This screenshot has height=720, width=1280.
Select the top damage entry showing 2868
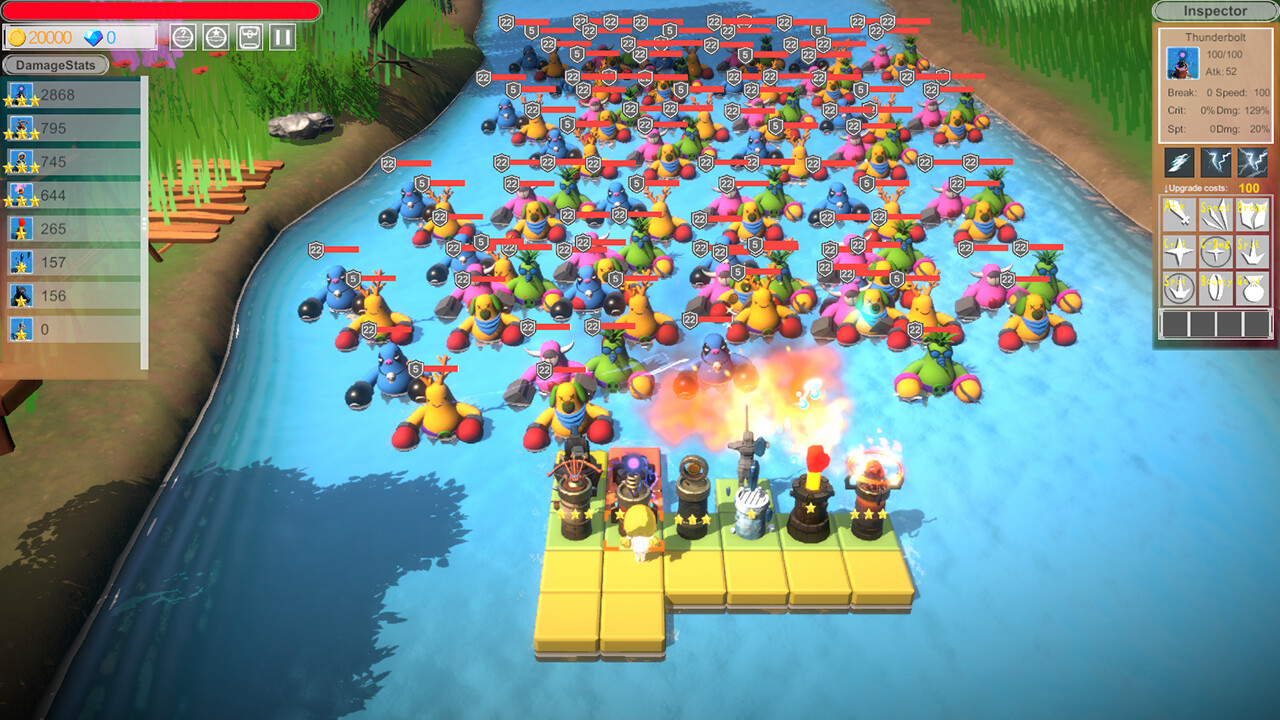[70, 91]
